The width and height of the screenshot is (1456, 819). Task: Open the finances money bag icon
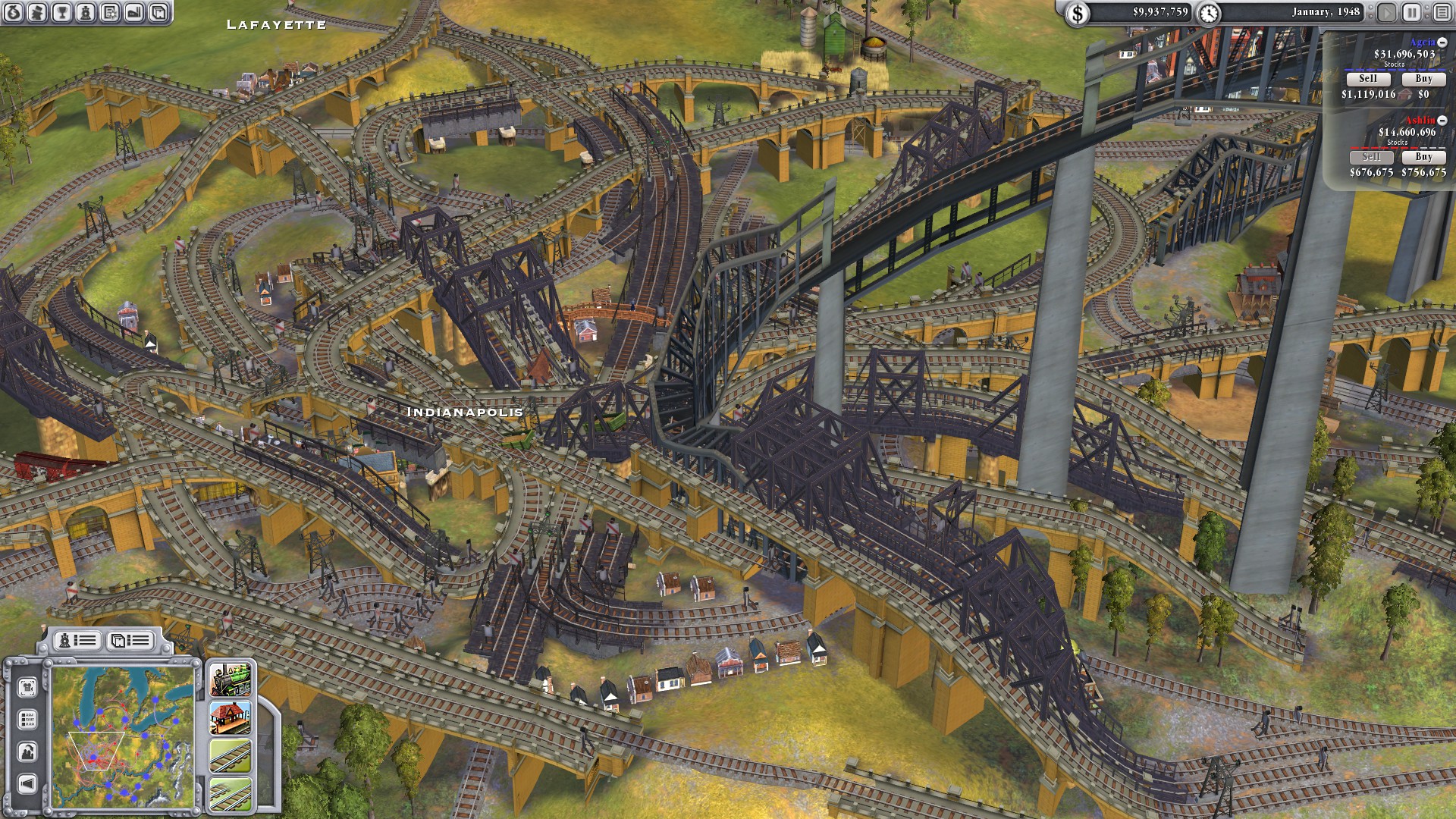pyautogui.click(x=12, y=13)
